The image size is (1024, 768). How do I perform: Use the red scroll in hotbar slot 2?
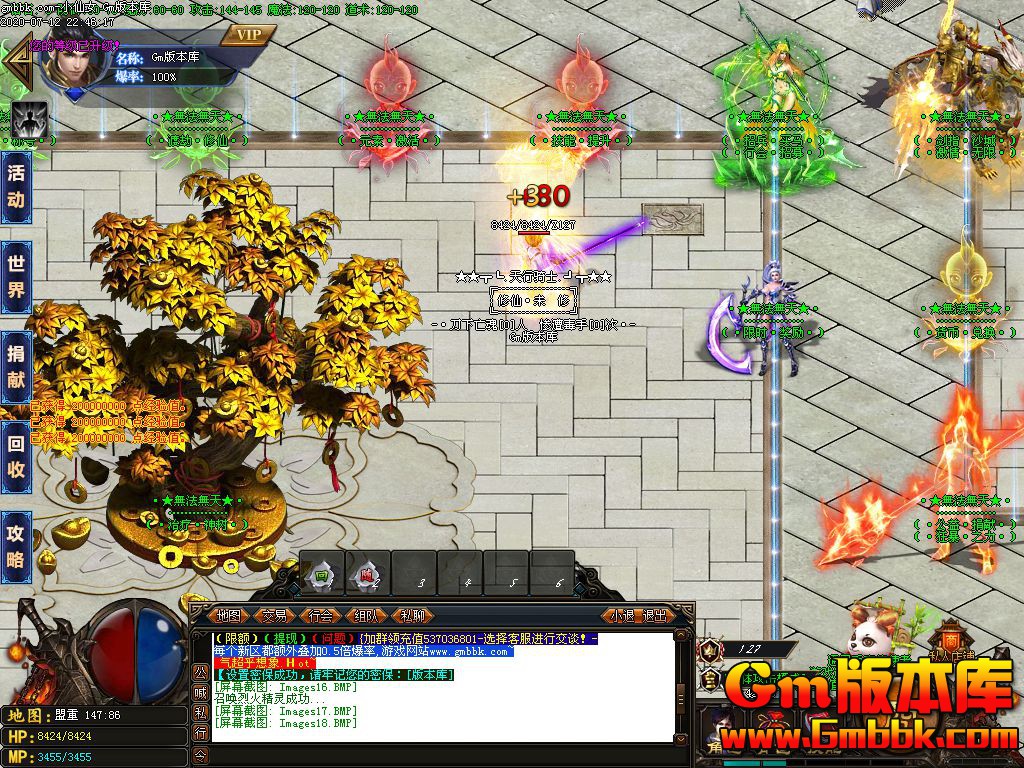[x=367, y=575]
